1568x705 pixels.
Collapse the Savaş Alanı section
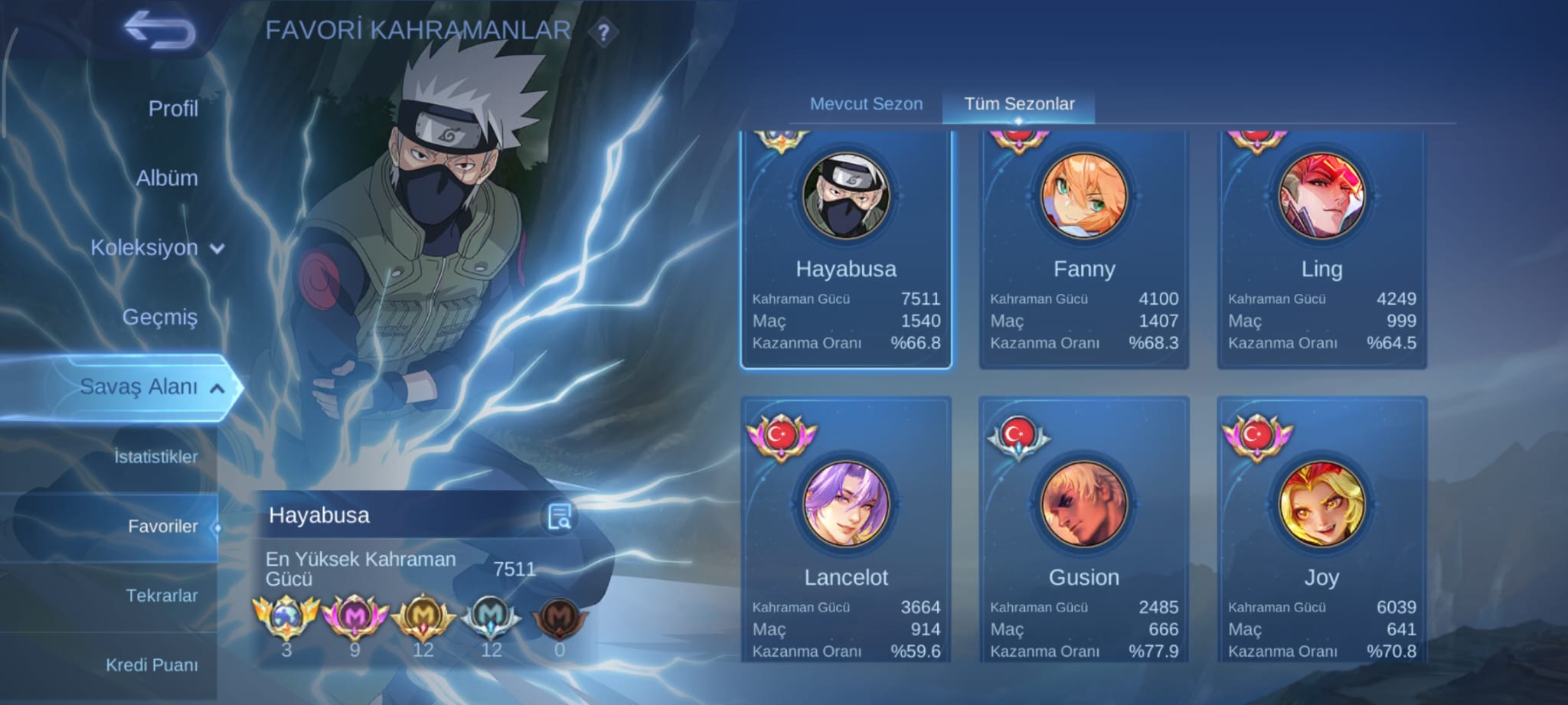[218, 387]
